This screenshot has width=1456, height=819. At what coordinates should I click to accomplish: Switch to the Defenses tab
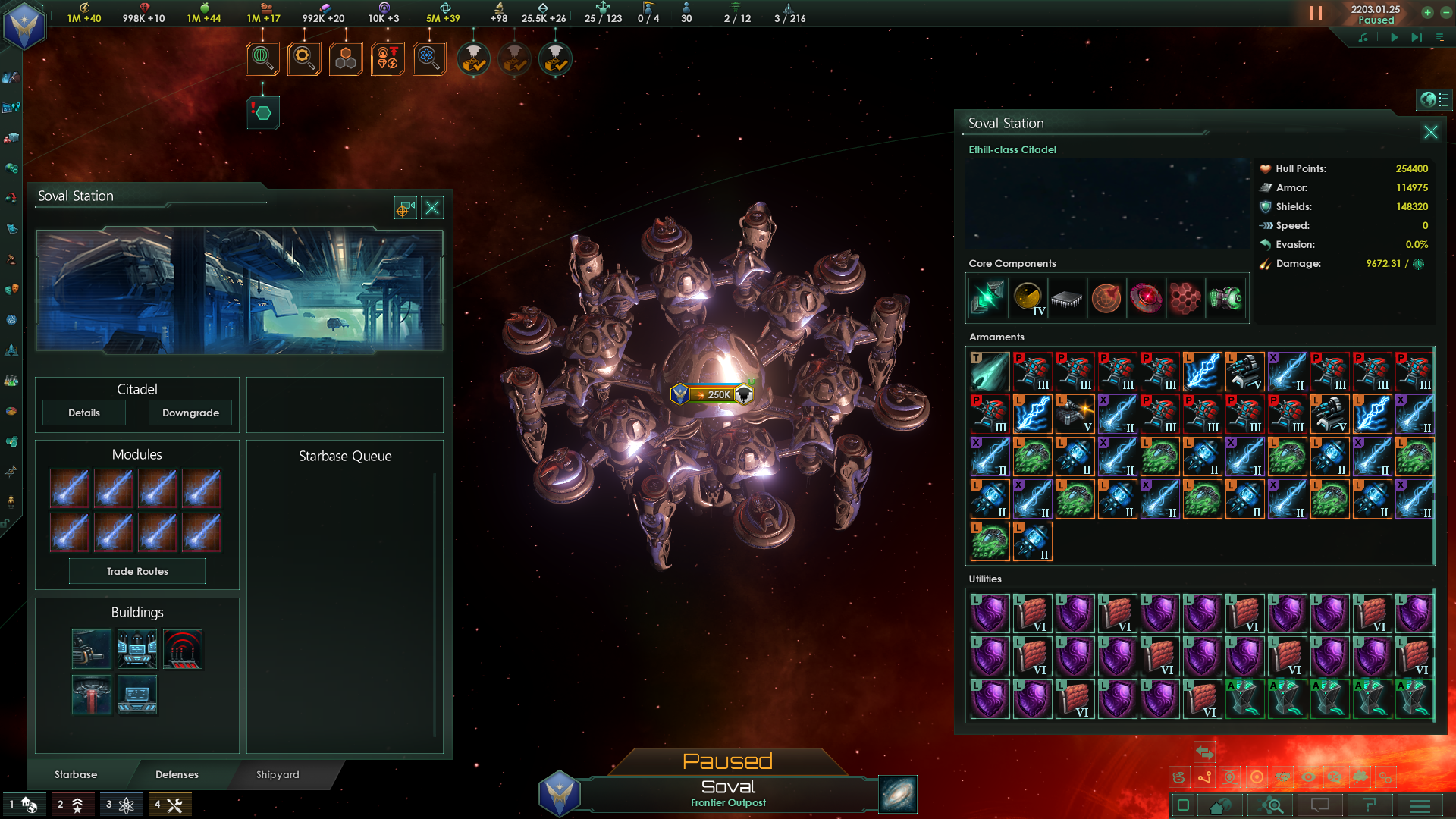177,775
